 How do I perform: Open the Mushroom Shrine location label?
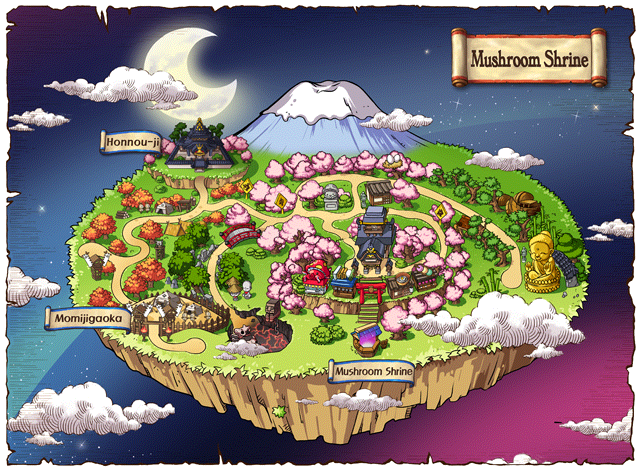point(376,371)
